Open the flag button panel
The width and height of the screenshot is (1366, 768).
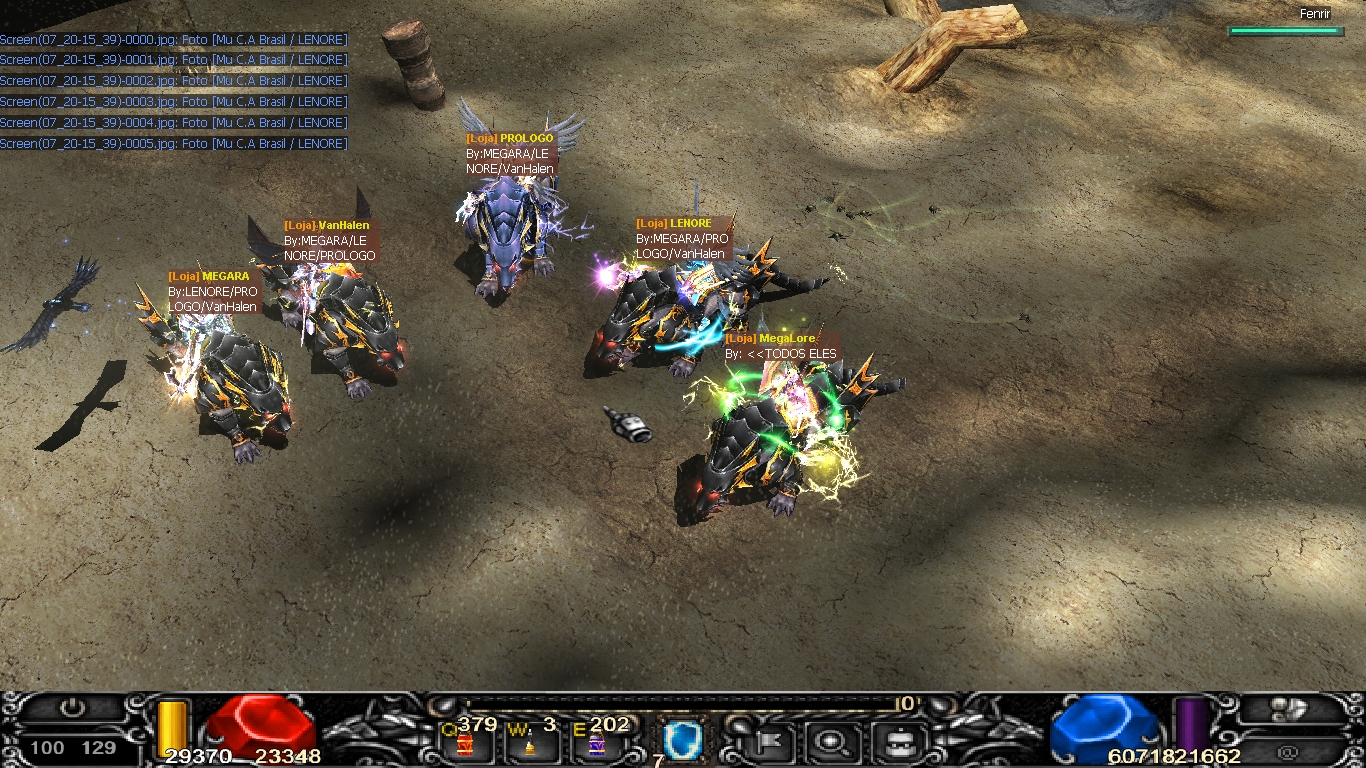pyautogui.click(x=770, y=742)
